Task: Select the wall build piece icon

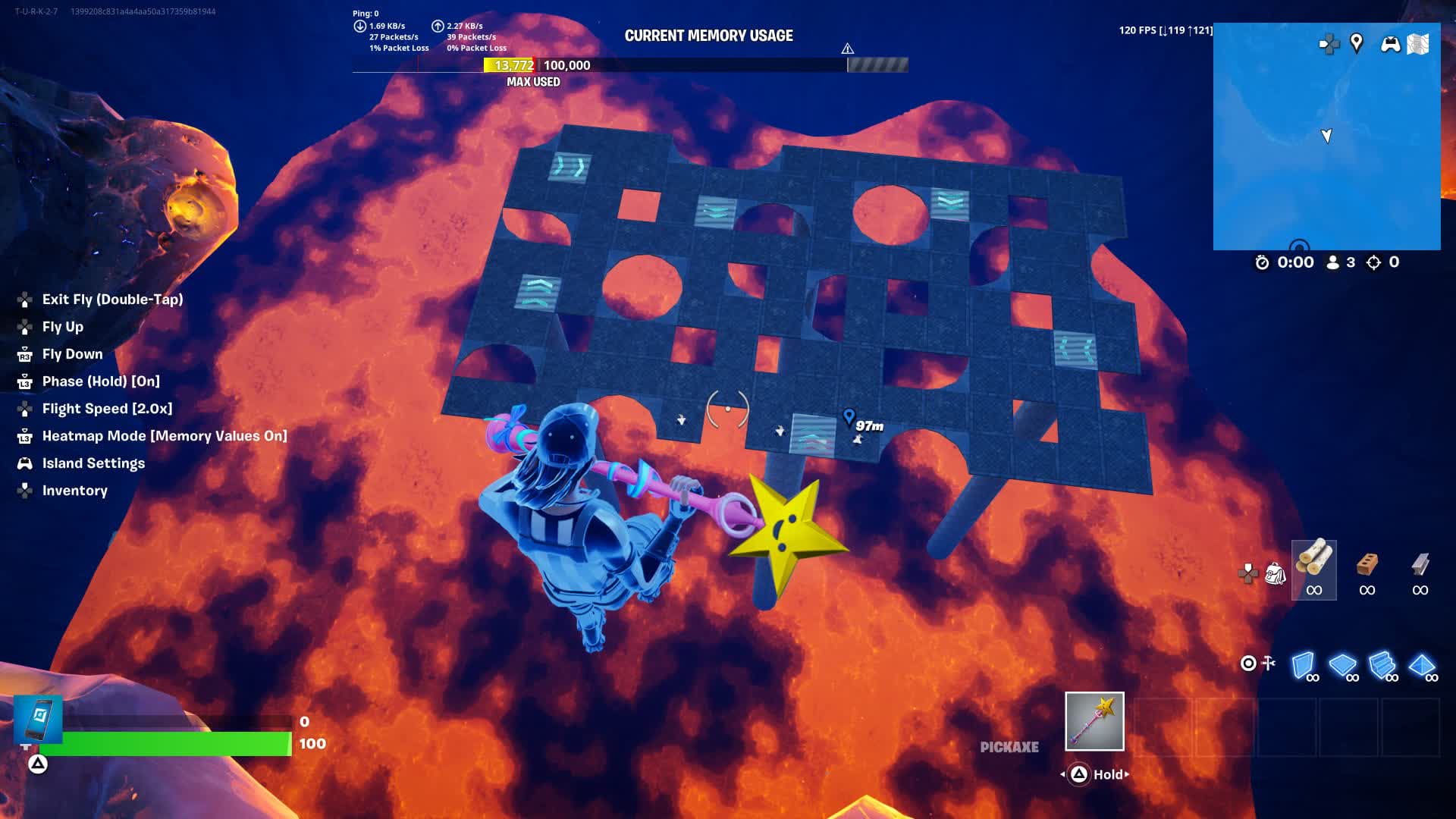Action: pyautogui.click(x=1303, y=664)
